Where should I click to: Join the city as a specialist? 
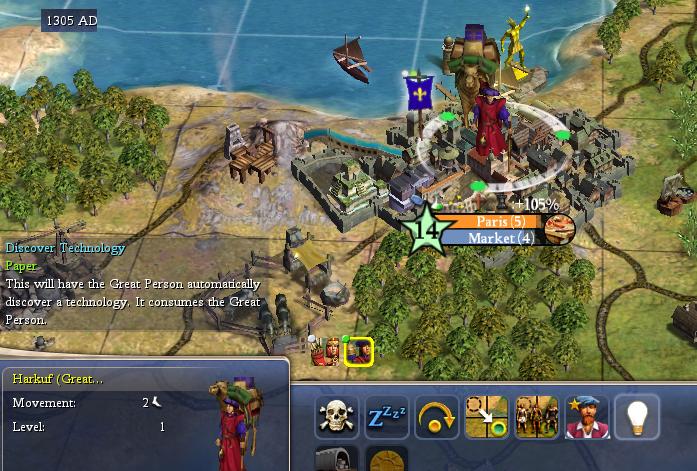point(587,417)
